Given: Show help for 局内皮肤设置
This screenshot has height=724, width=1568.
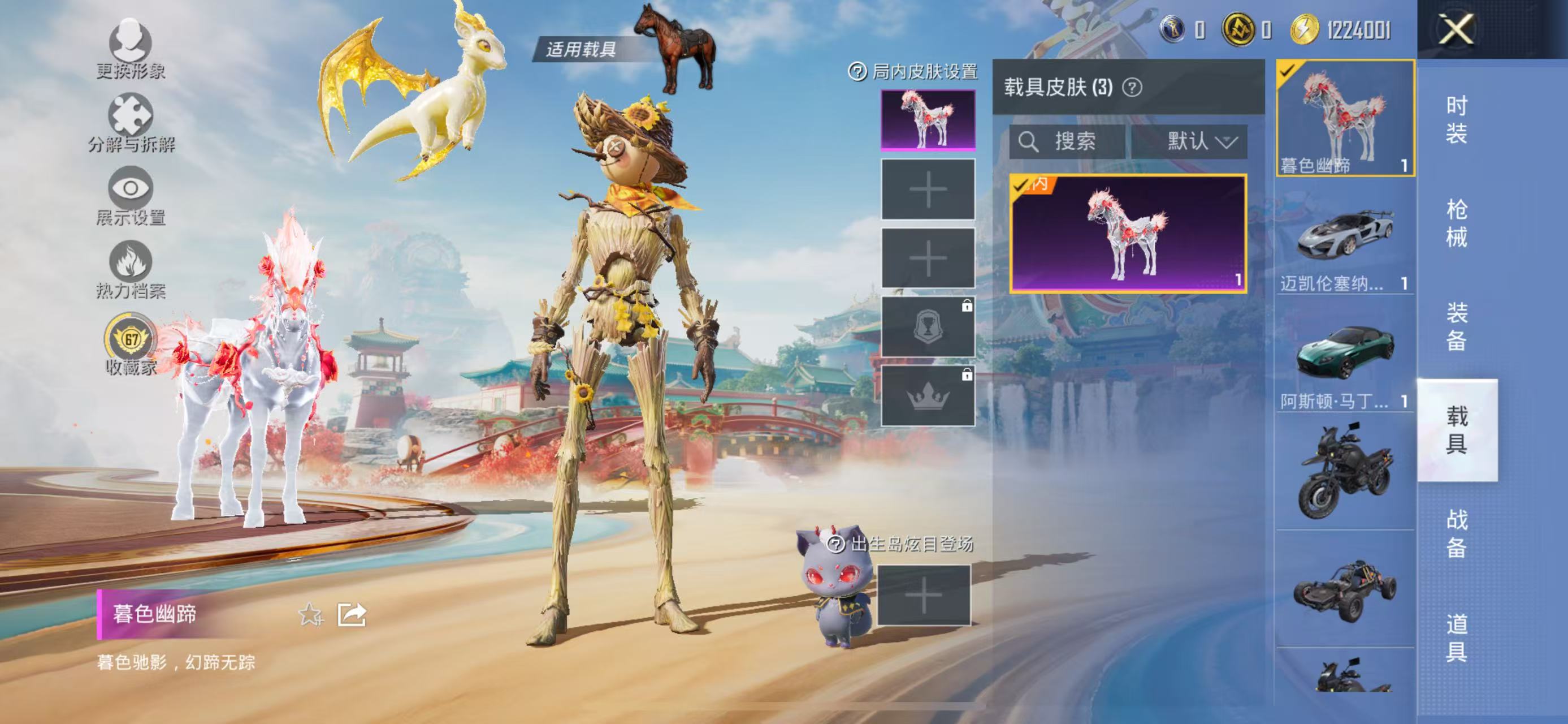Looking at the screenshot, I should [x=857, y=72].
